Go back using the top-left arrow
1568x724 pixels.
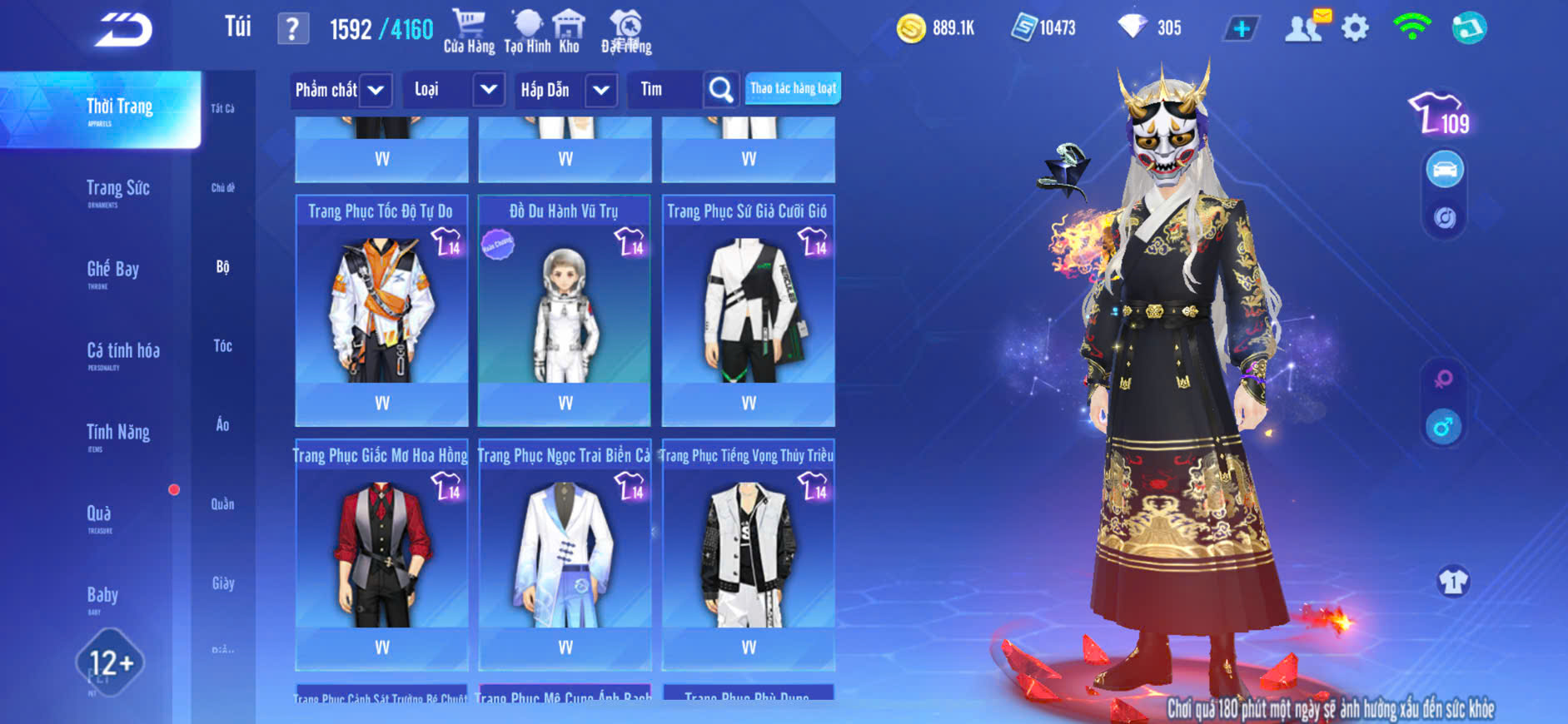coord(123,31)
